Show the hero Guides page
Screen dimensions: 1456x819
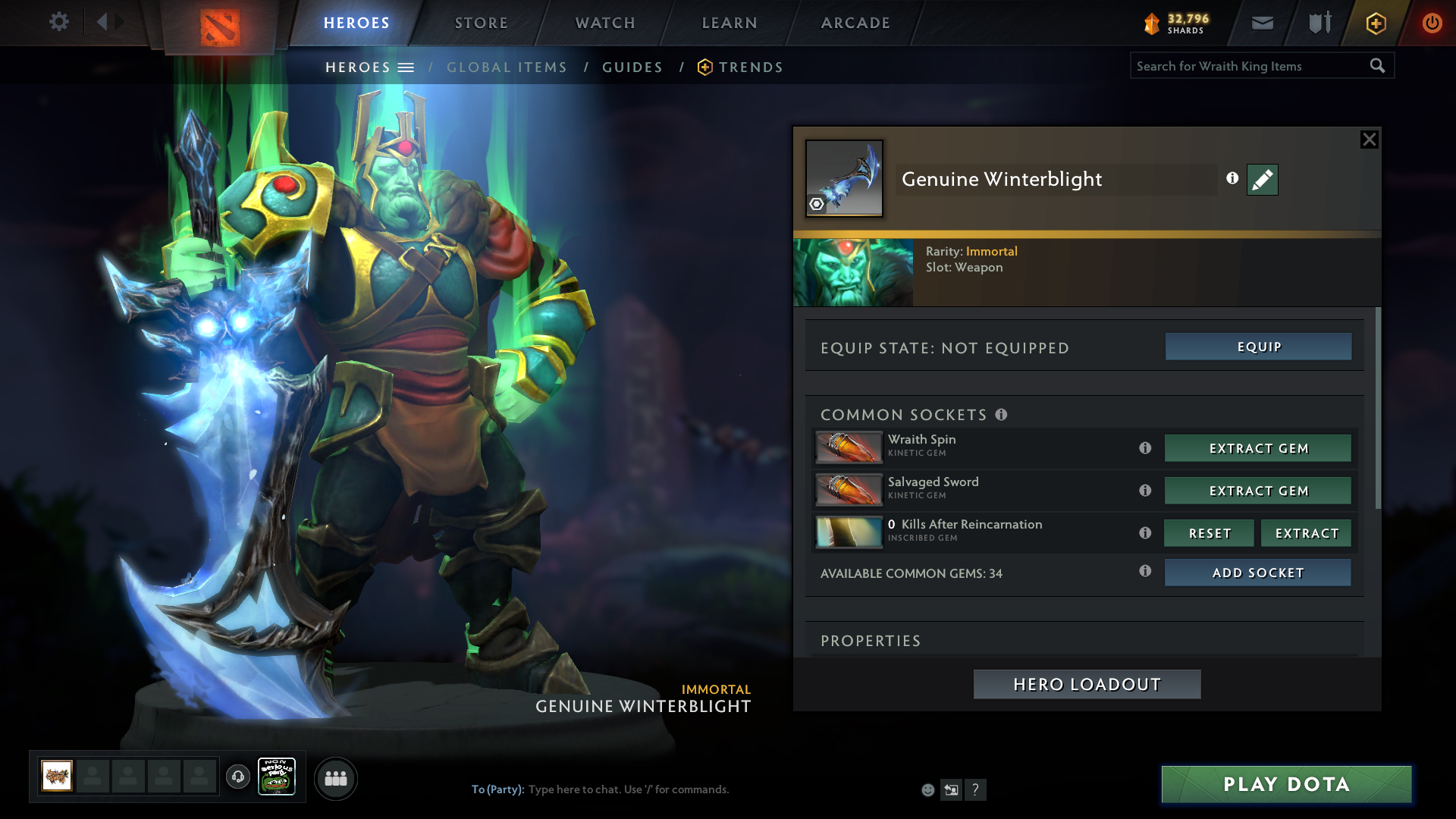pyautogui.click(x=632, y=67)
